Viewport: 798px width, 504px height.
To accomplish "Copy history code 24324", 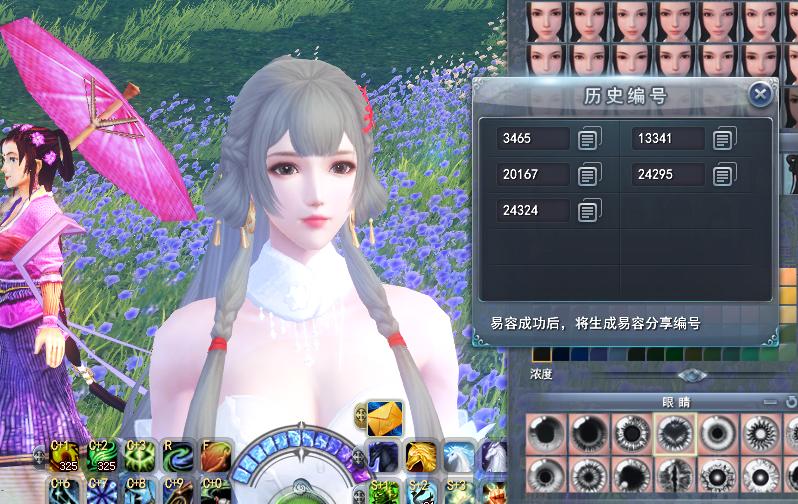I will [589, 211].
